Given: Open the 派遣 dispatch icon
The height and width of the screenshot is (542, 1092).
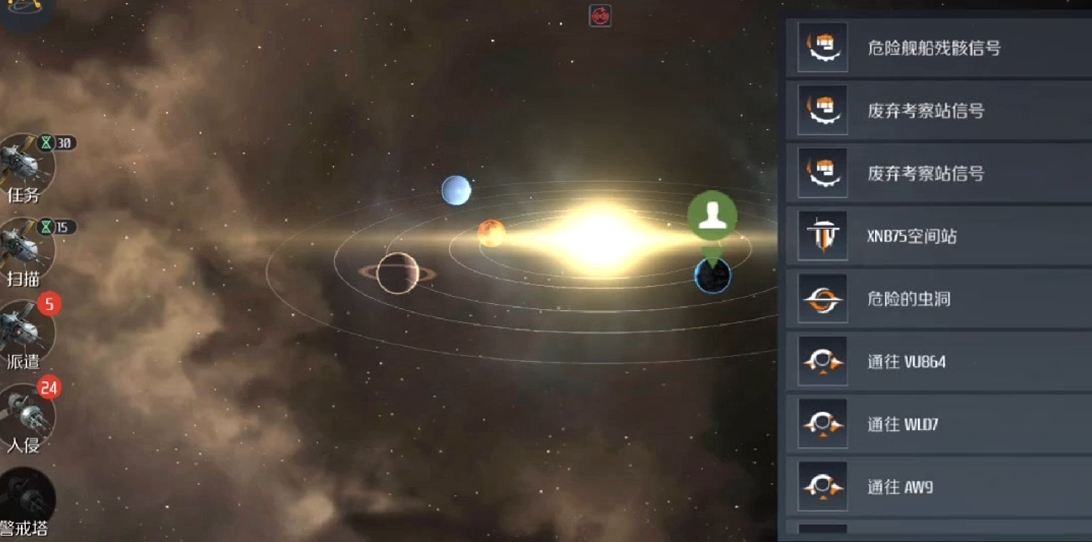Looking at the screenshot, I should tap(24, 332).
